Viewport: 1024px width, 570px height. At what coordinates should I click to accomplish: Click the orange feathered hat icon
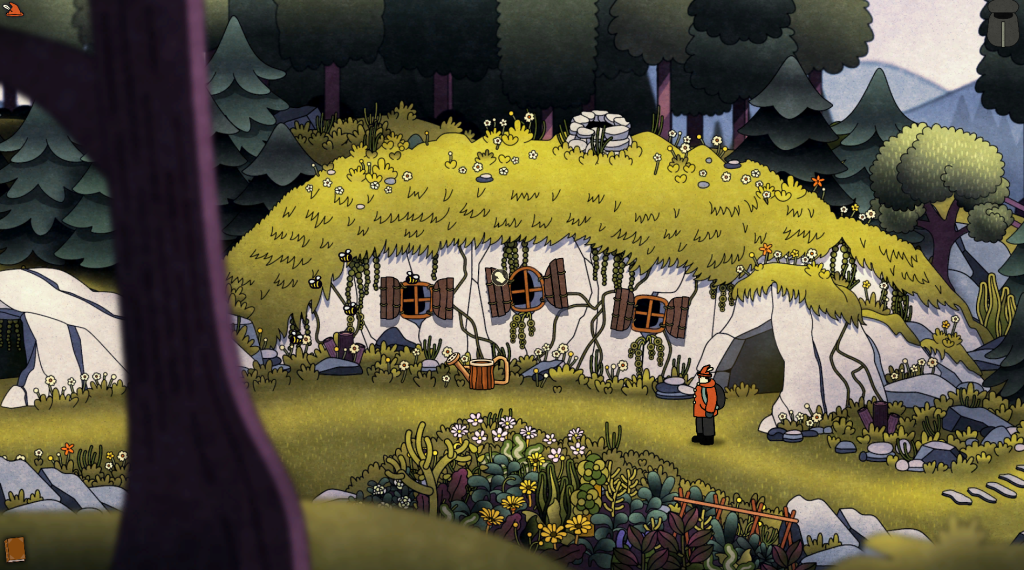coord(12,10)
